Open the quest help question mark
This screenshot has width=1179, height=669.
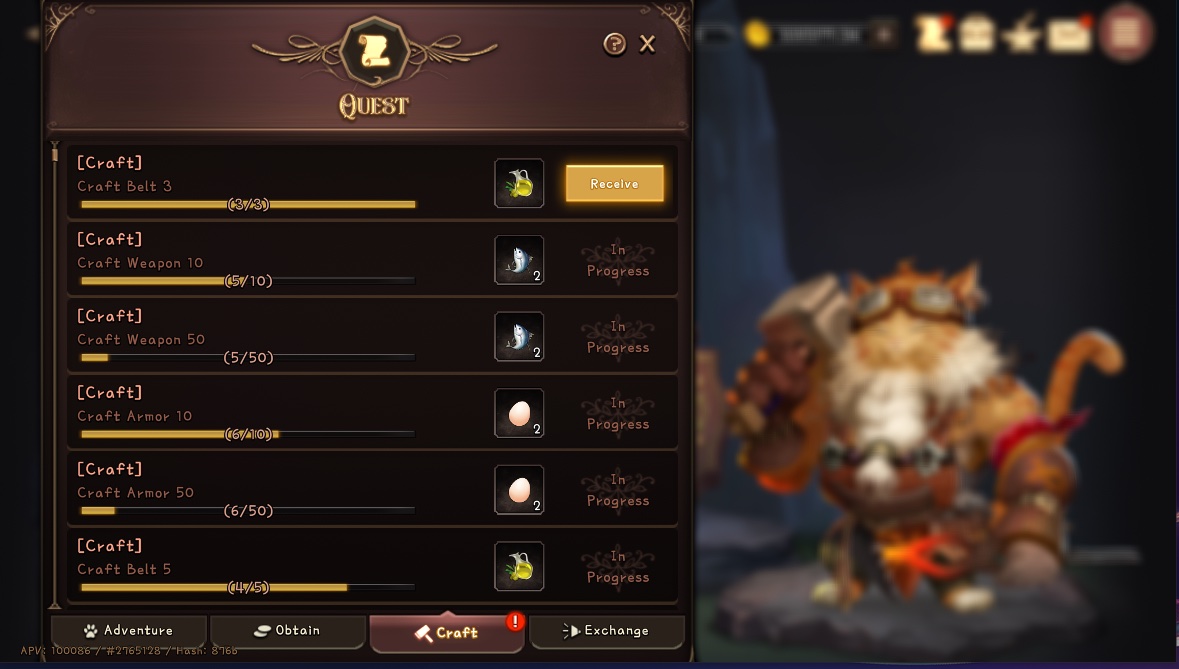click(x=614, y=44)
